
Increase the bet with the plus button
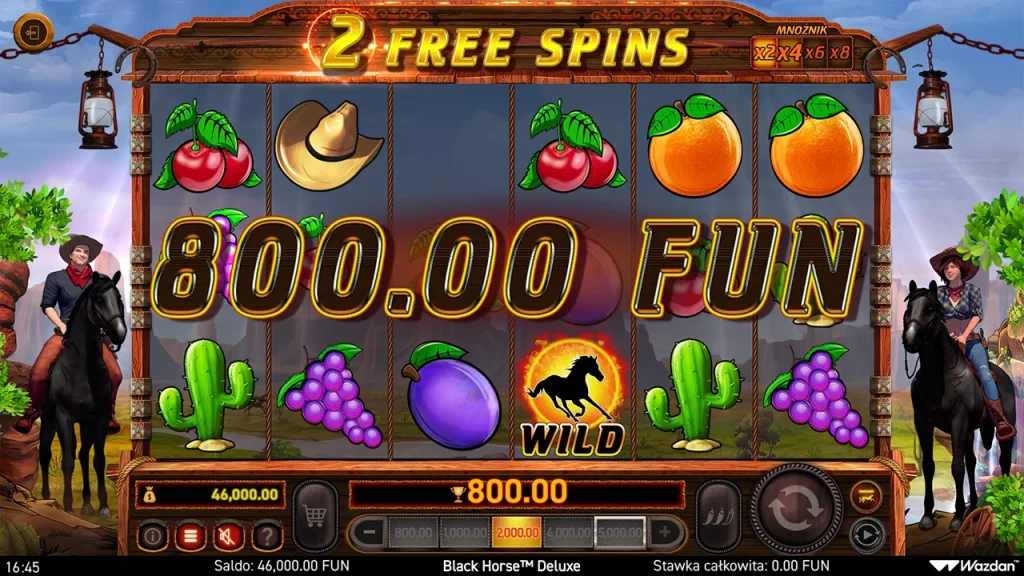664,533
